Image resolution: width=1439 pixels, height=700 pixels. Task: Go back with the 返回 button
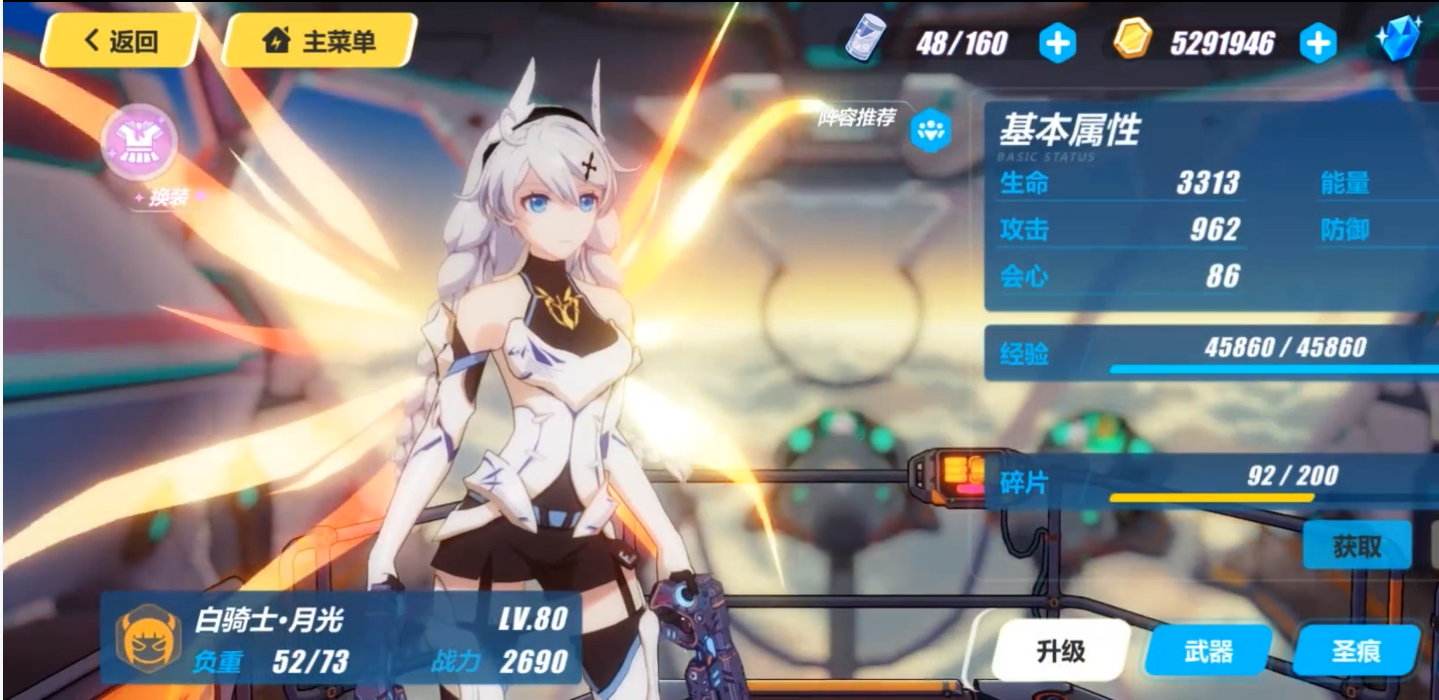click(x=121, y=41)
